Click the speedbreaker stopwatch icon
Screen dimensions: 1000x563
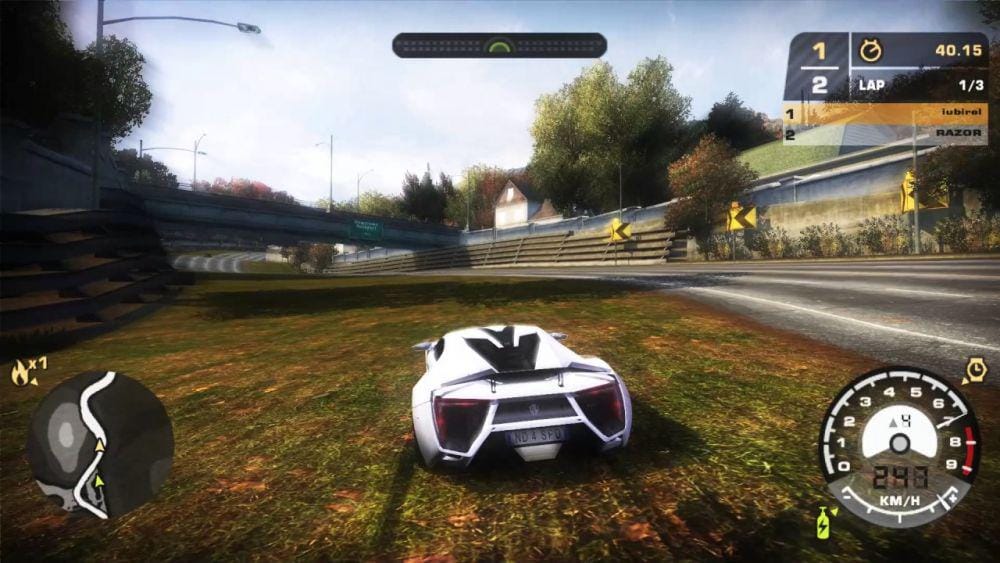tap(975, 371)
